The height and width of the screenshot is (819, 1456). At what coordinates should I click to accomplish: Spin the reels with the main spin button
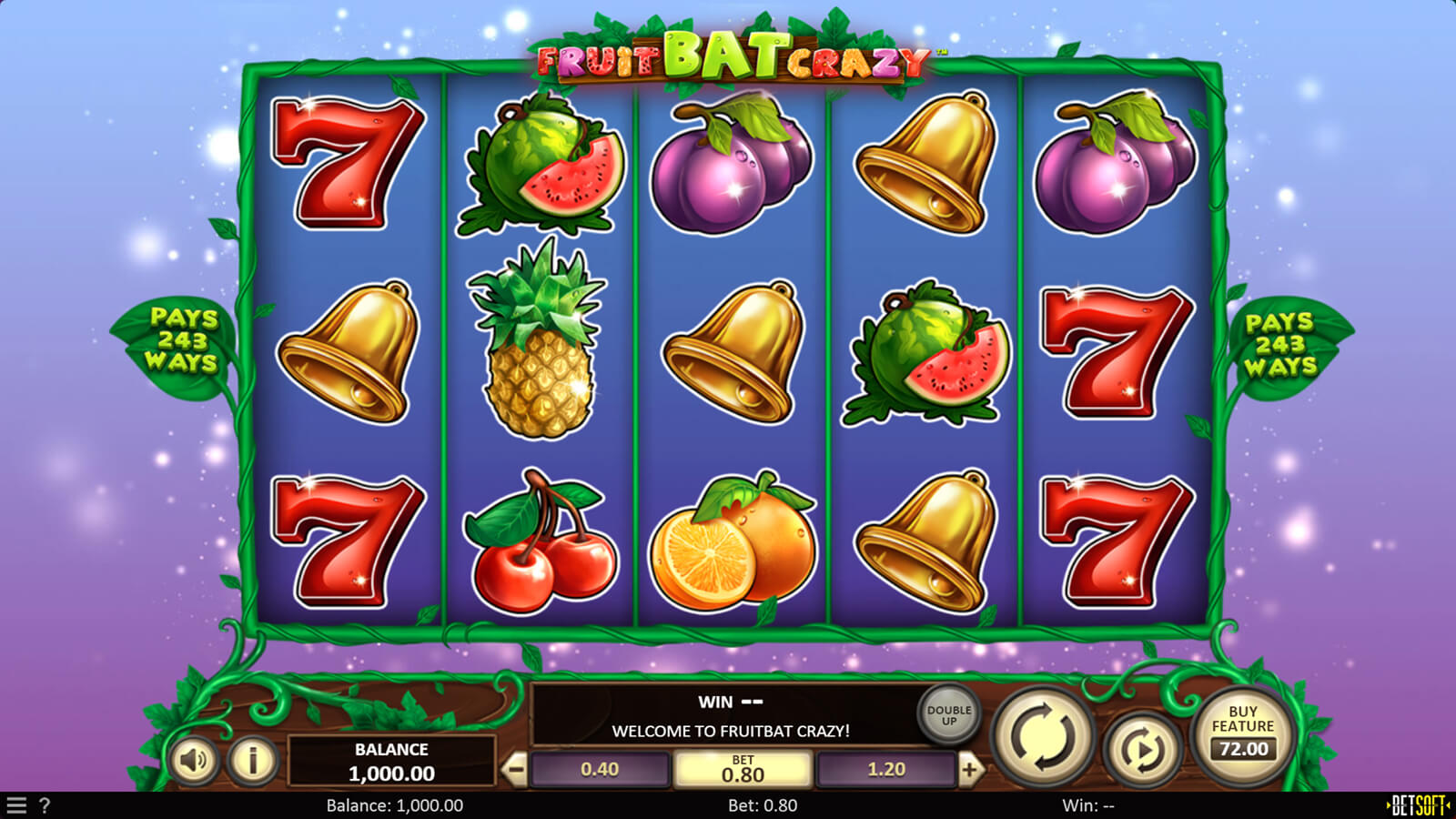point(1043,737)
